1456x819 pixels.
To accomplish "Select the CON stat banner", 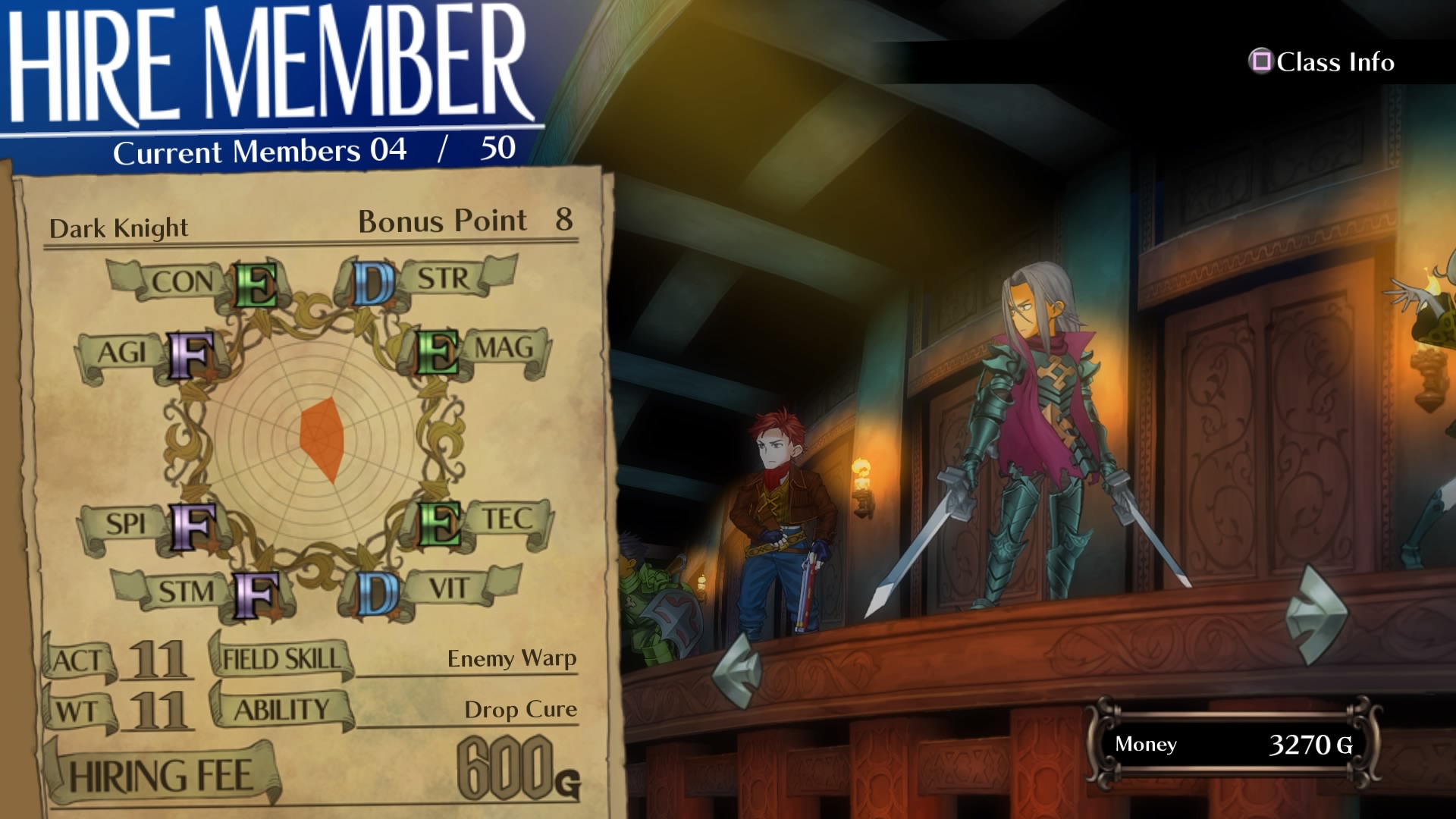I will [182, 281].
